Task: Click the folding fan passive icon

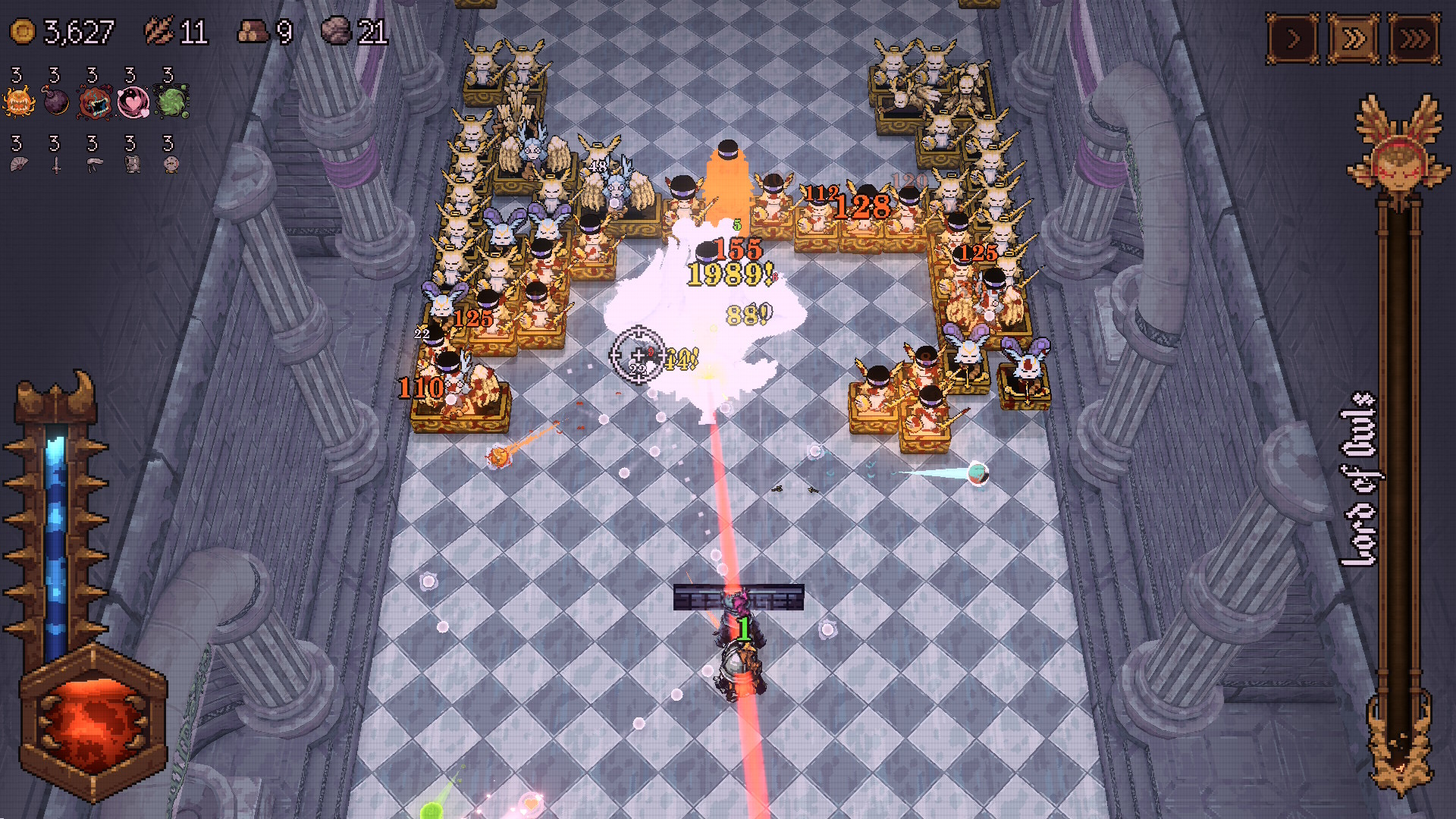Action: (x=19, y=164)
